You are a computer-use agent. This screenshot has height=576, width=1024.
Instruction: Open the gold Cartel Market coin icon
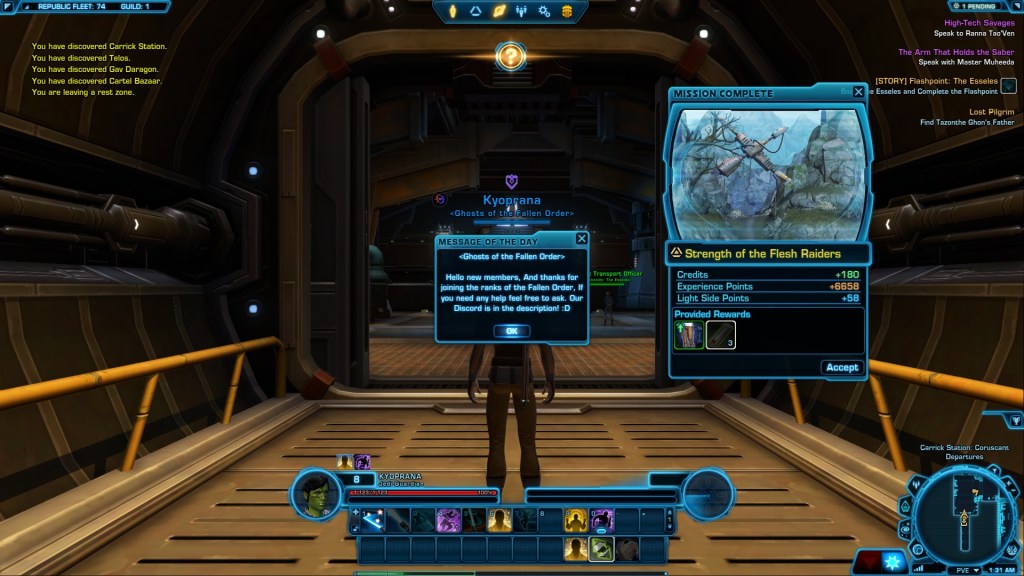[567, 11]
